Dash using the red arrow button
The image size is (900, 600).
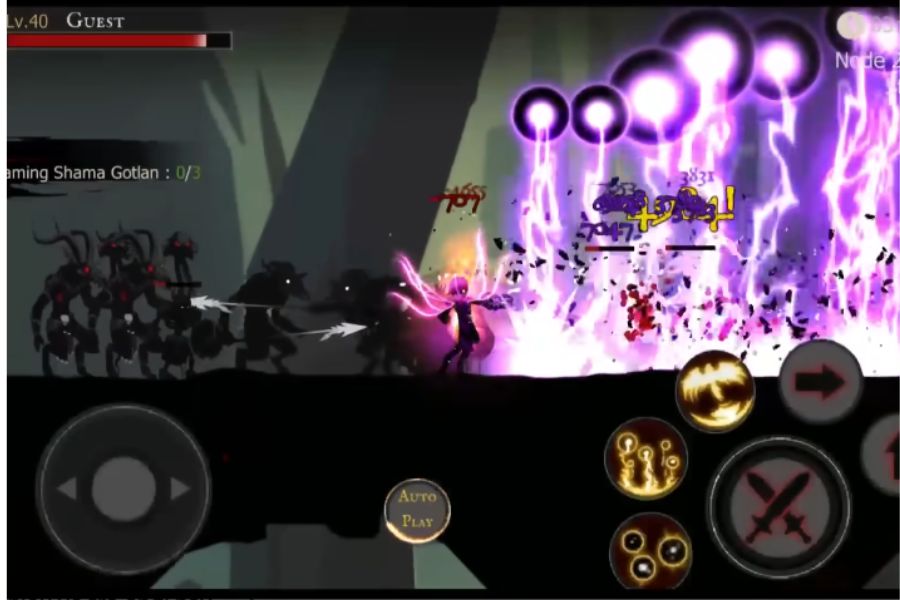click(820, 381)
